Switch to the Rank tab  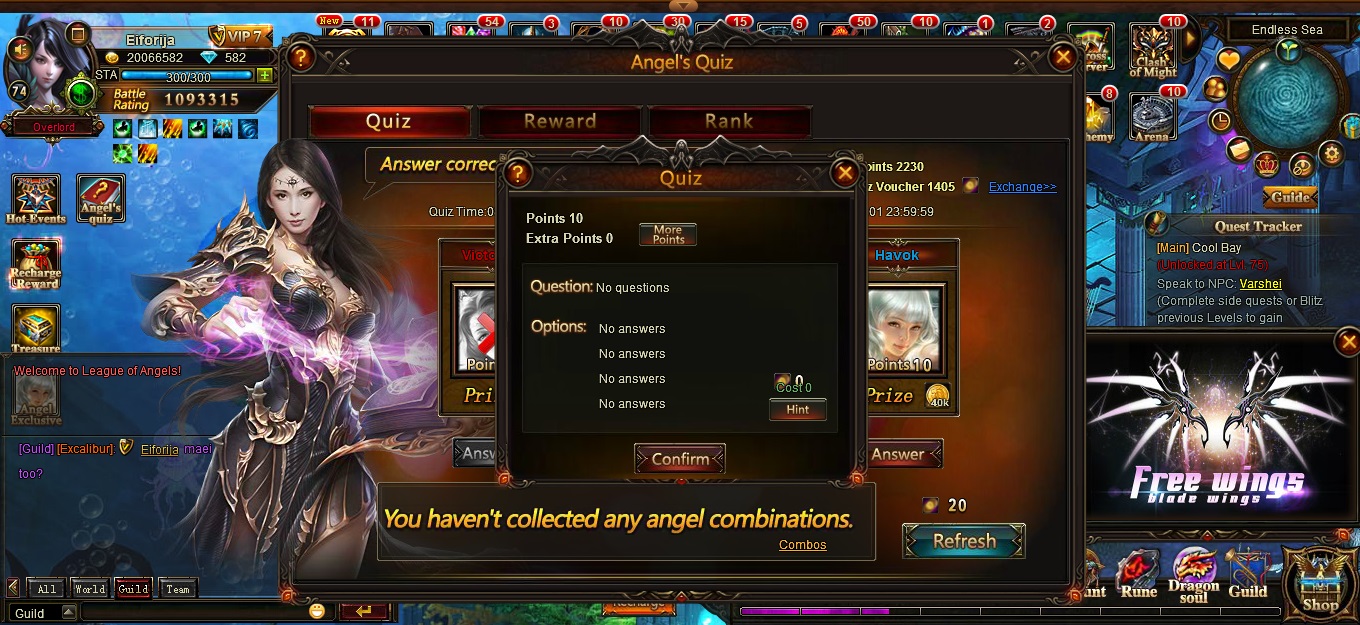click(x=728, y=122)
